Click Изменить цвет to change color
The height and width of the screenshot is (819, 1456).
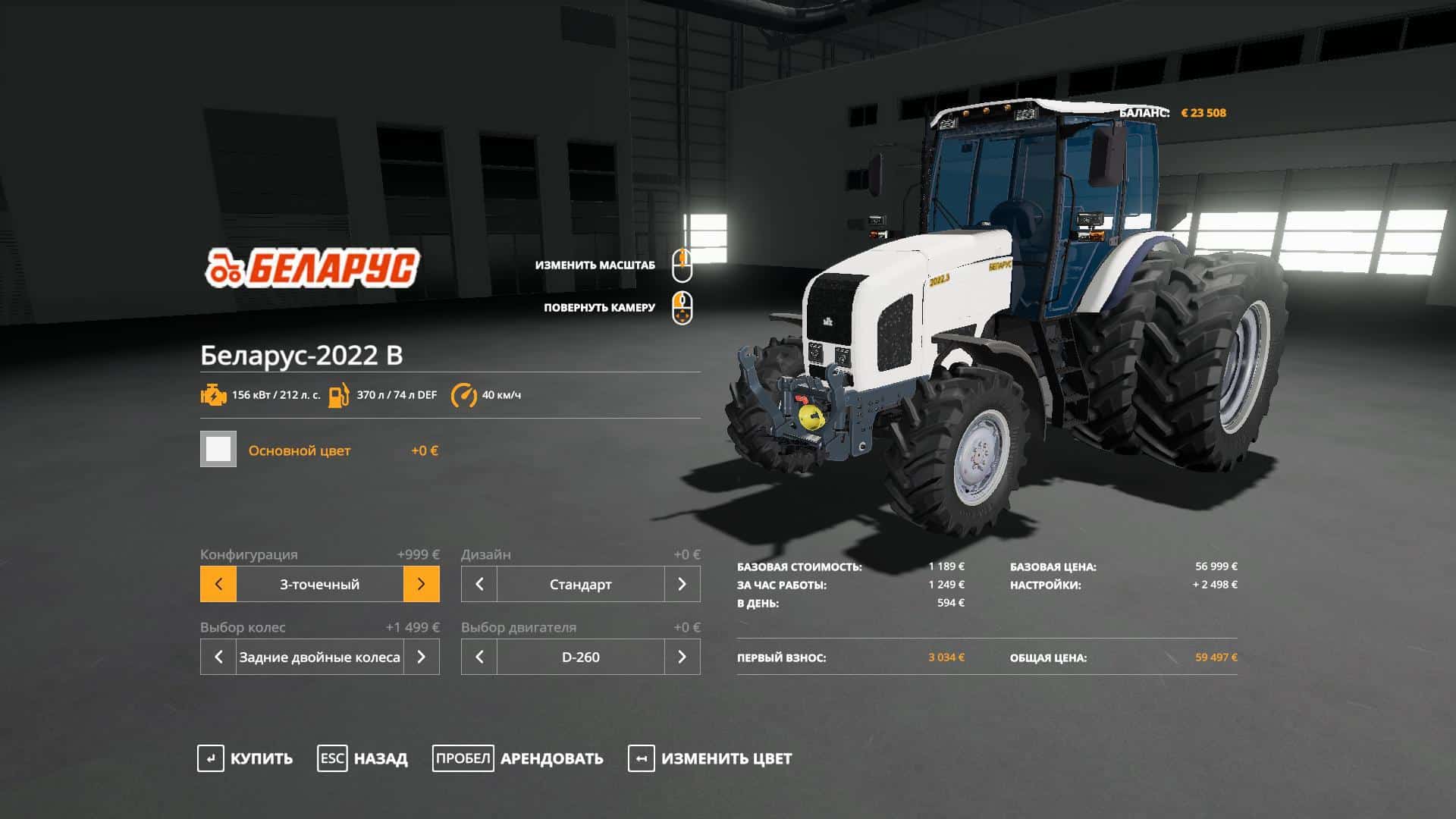pyautogui.click(x=710, y=758)
